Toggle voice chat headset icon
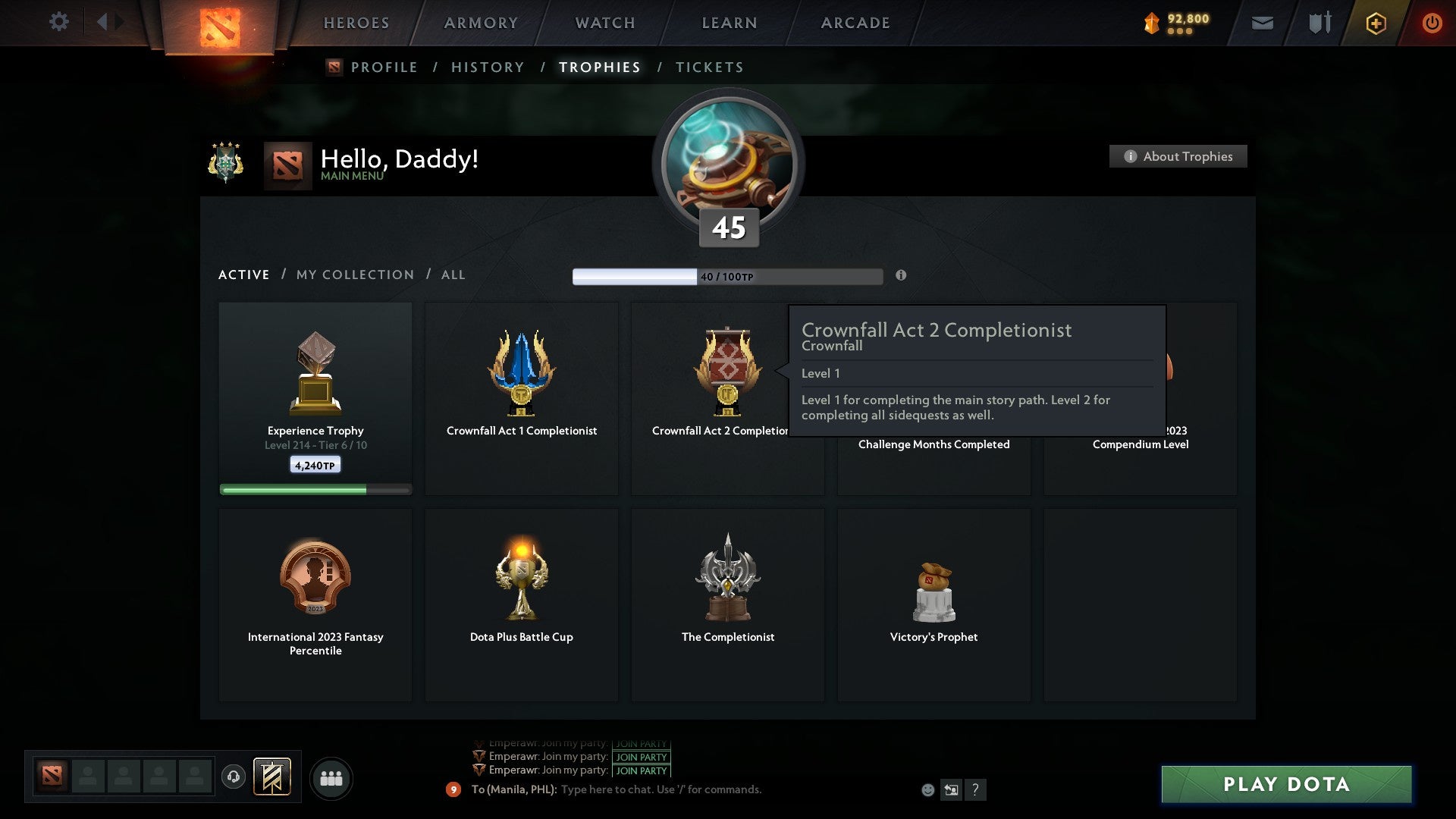Viewport: 1456px width, 819px height. 234,778
